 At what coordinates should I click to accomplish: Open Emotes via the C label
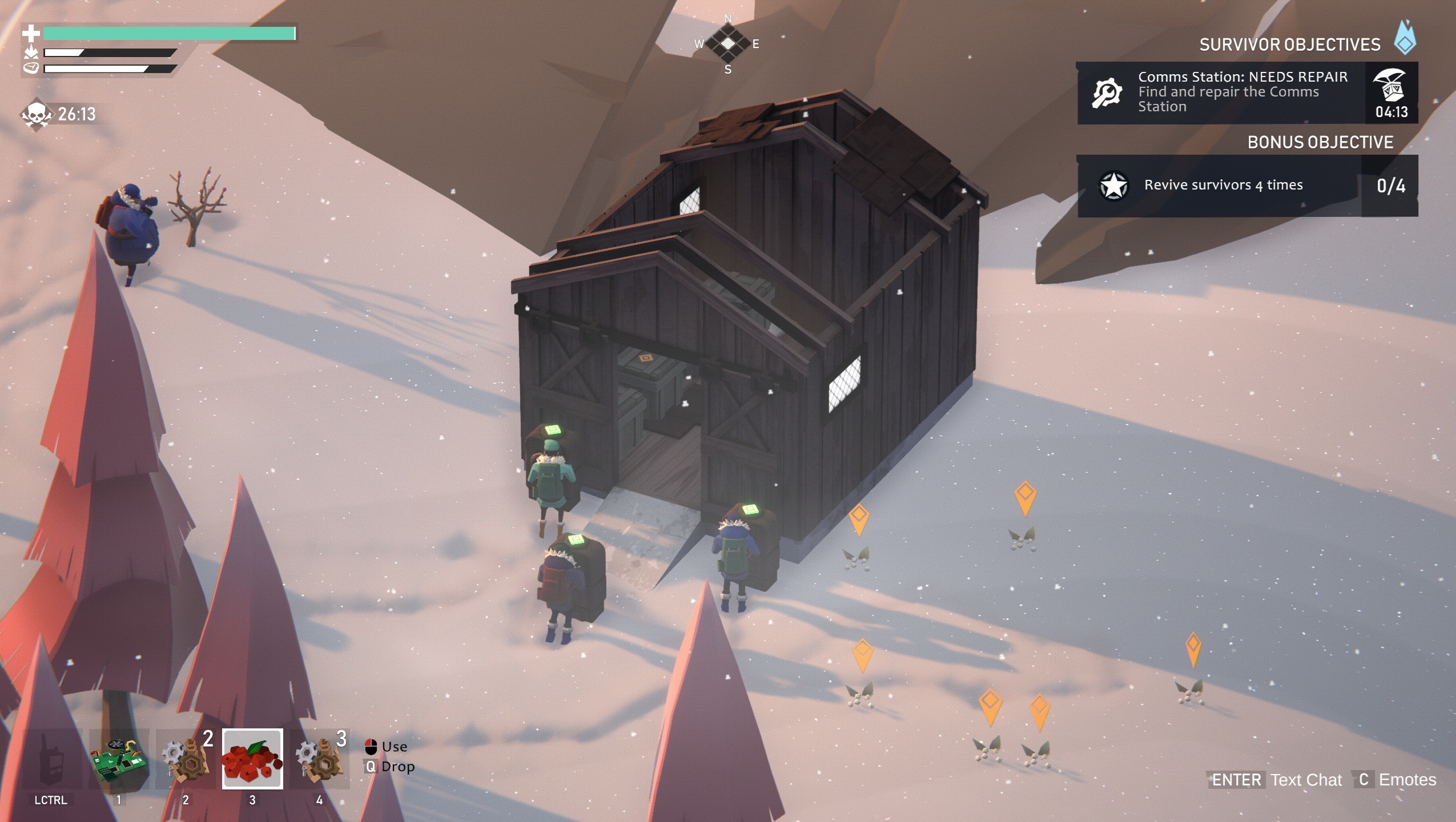[x=1365, y=780]
